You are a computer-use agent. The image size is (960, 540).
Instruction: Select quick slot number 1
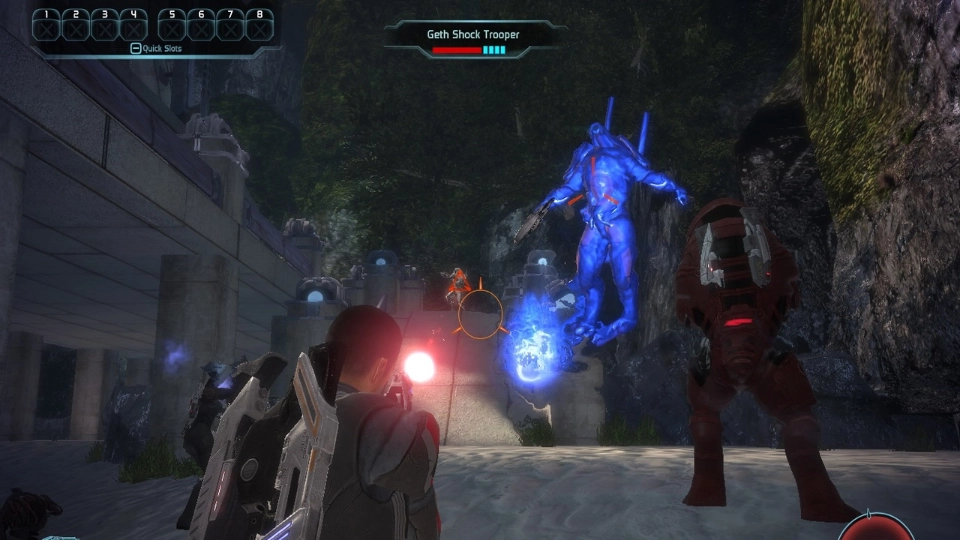click(47, 25)
